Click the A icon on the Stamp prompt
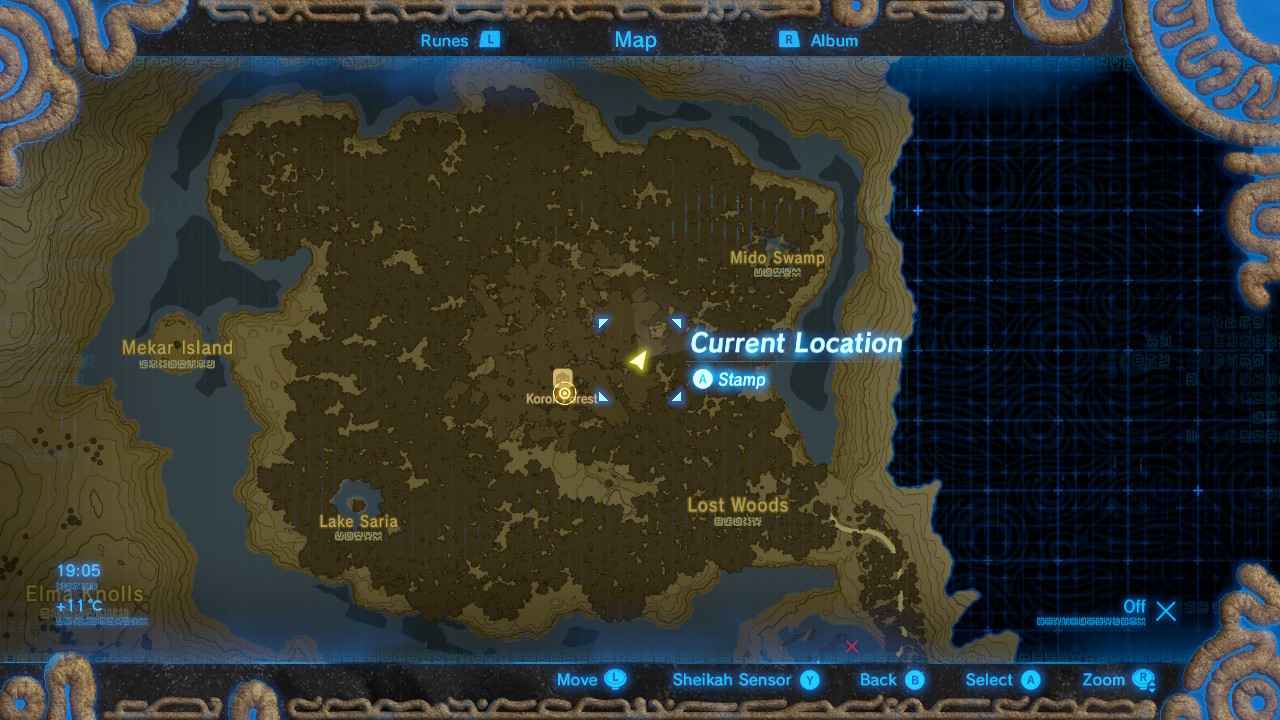The width and height of the screenshot is (1280, 720). tap(703, 380)
